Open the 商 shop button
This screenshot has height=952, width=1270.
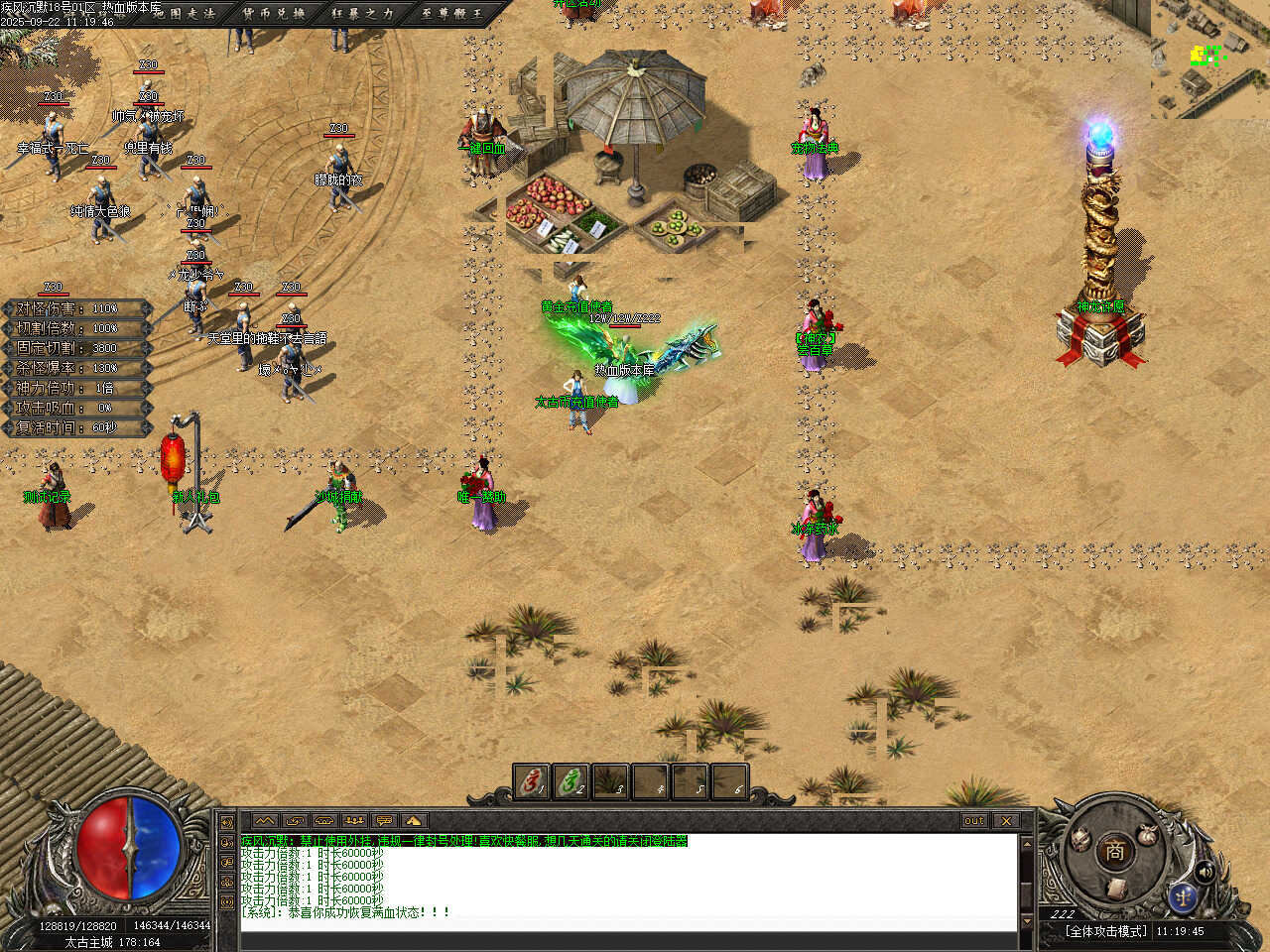pyautogui.click(x=1114, y=850)
